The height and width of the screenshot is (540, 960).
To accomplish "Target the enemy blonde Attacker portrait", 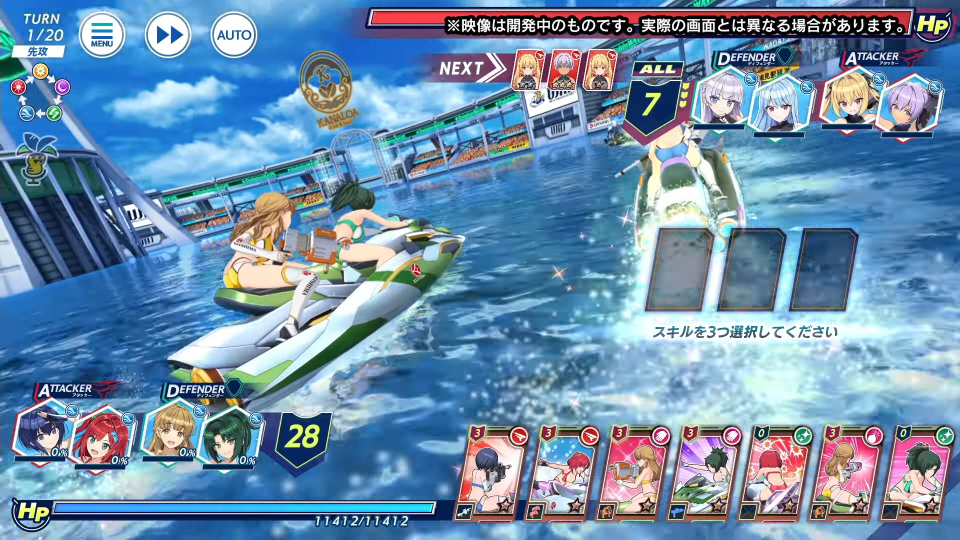I will click(x=848, y=100).
